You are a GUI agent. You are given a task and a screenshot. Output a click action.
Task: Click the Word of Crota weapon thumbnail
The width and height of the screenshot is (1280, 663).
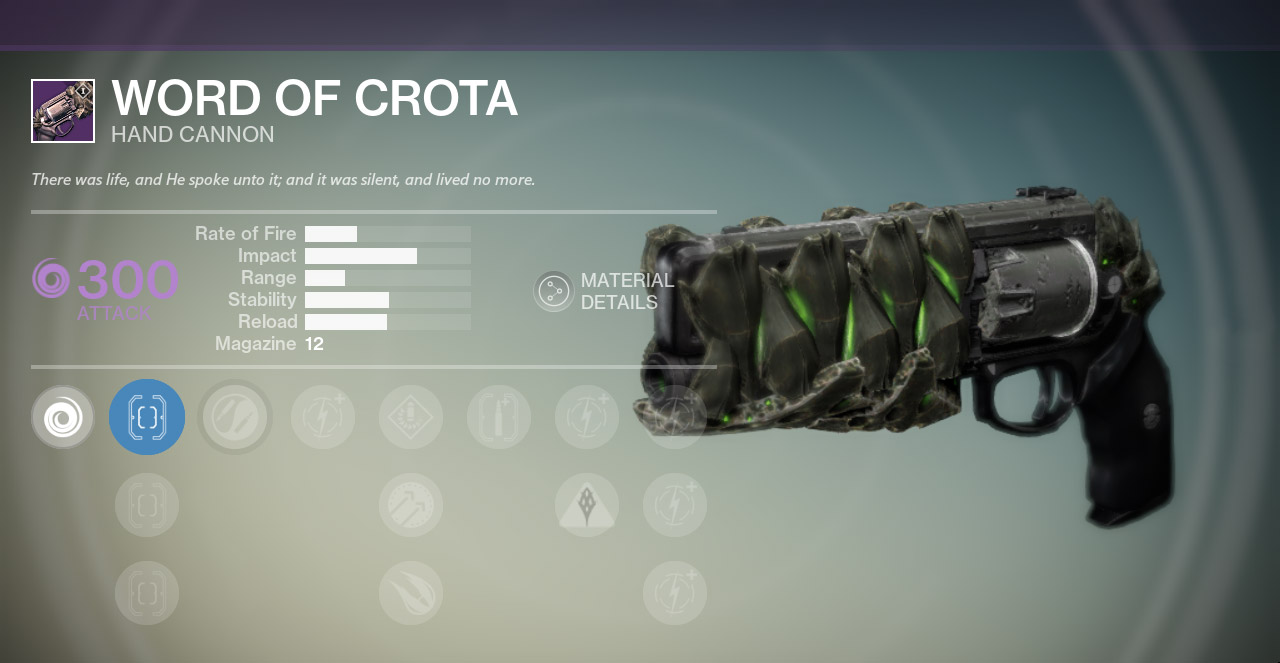[x=63, y=111]
